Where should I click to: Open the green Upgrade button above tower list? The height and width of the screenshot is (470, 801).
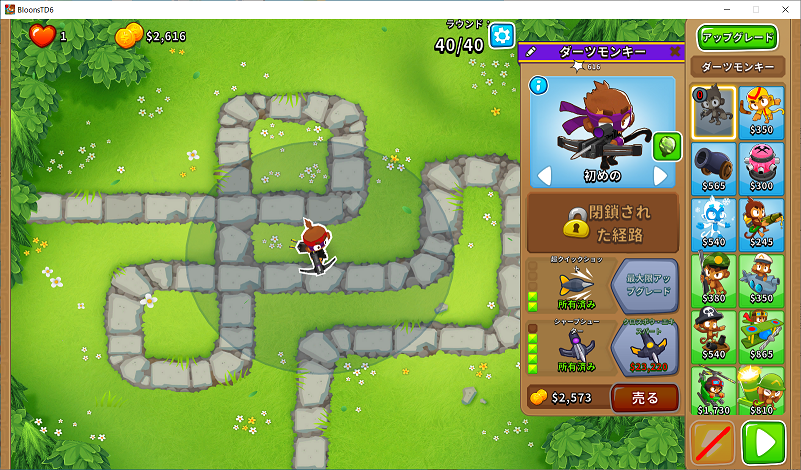tap(738, 38)
